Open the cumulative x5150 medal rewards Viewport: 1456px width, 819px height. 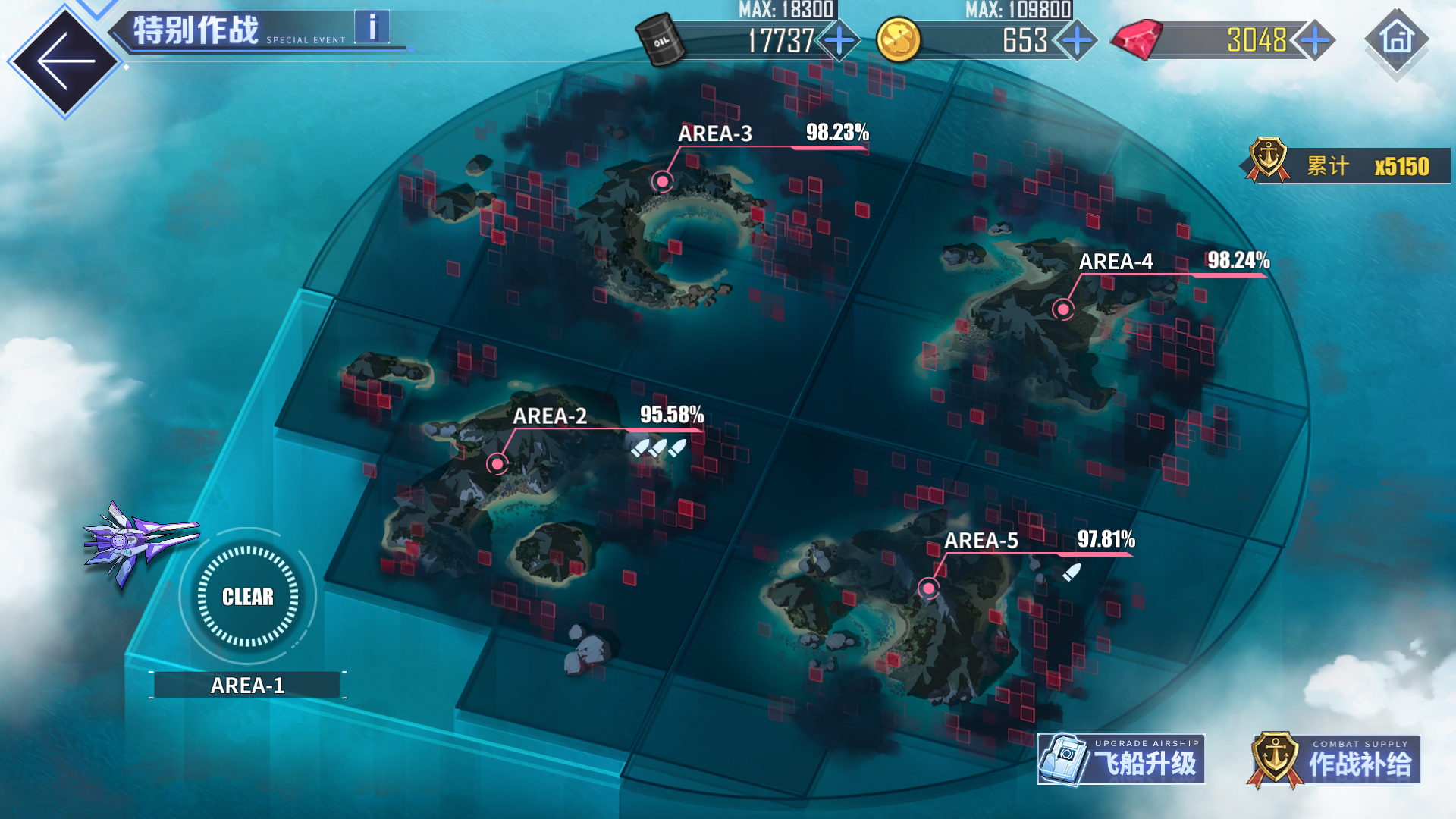(x=1348, y=165)
